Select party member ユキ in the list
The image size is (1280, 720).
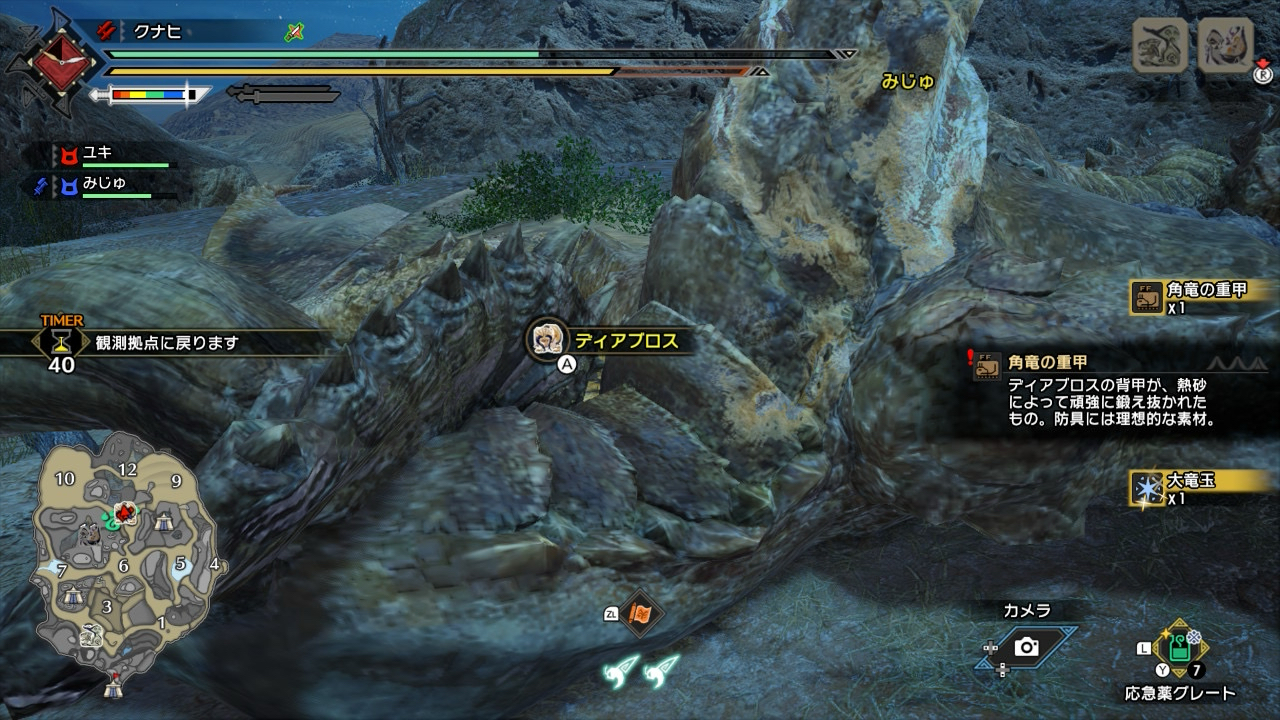click(x=98, y=154)
